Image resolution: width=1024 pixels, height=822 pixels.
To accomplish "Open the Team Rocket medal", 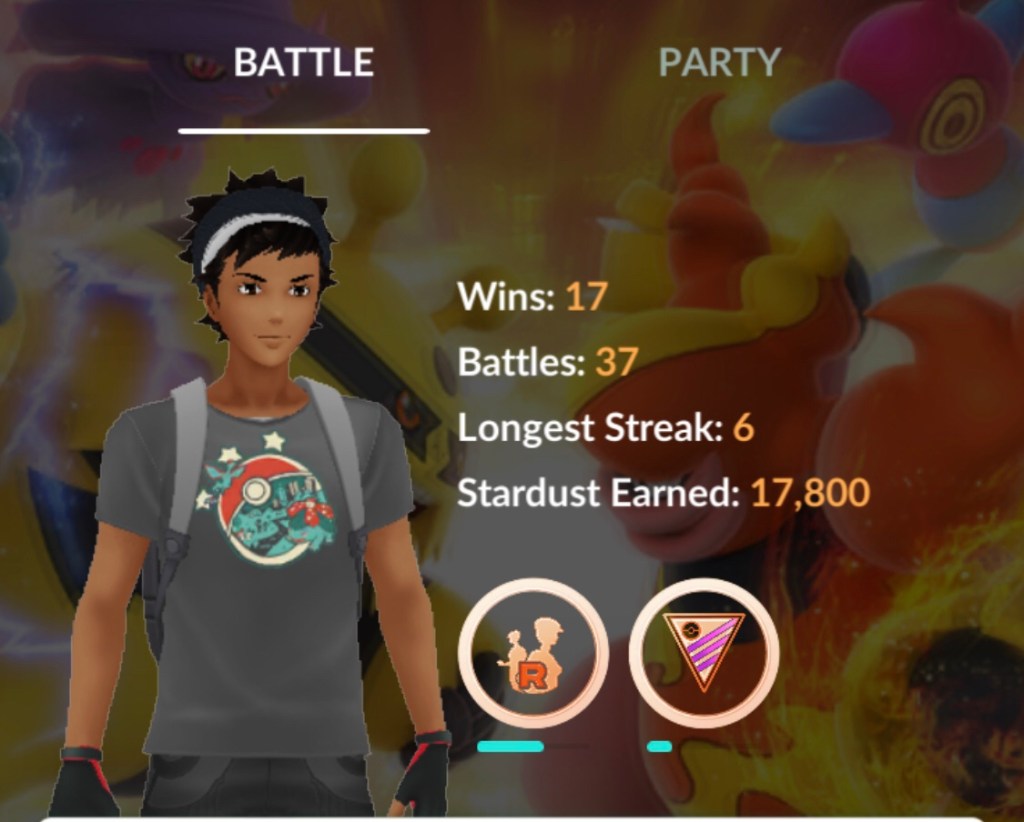I will 533,653.
